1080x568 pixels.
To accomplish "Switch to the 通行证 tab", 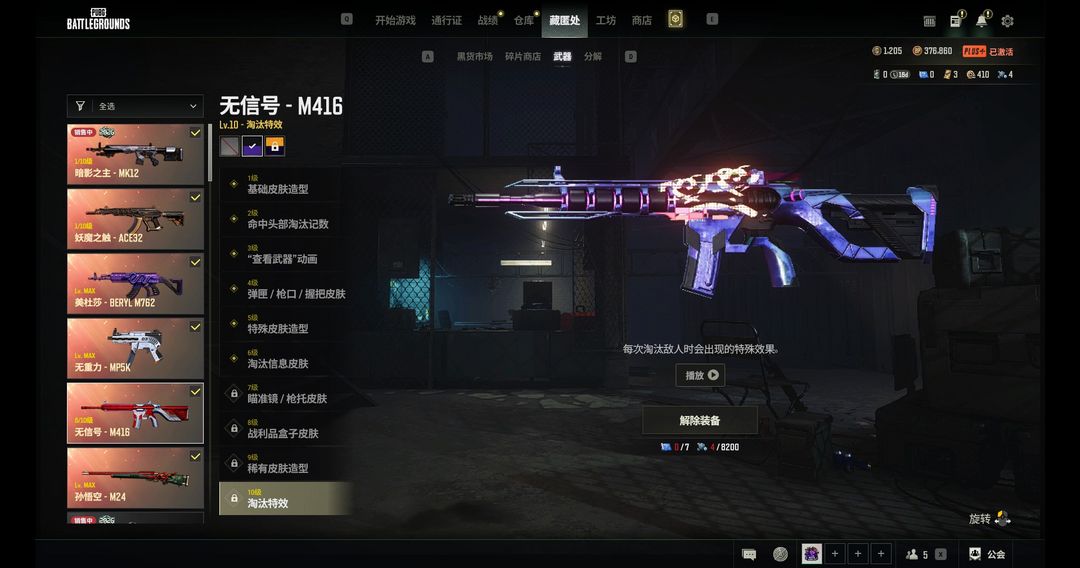I will [446, 21].
